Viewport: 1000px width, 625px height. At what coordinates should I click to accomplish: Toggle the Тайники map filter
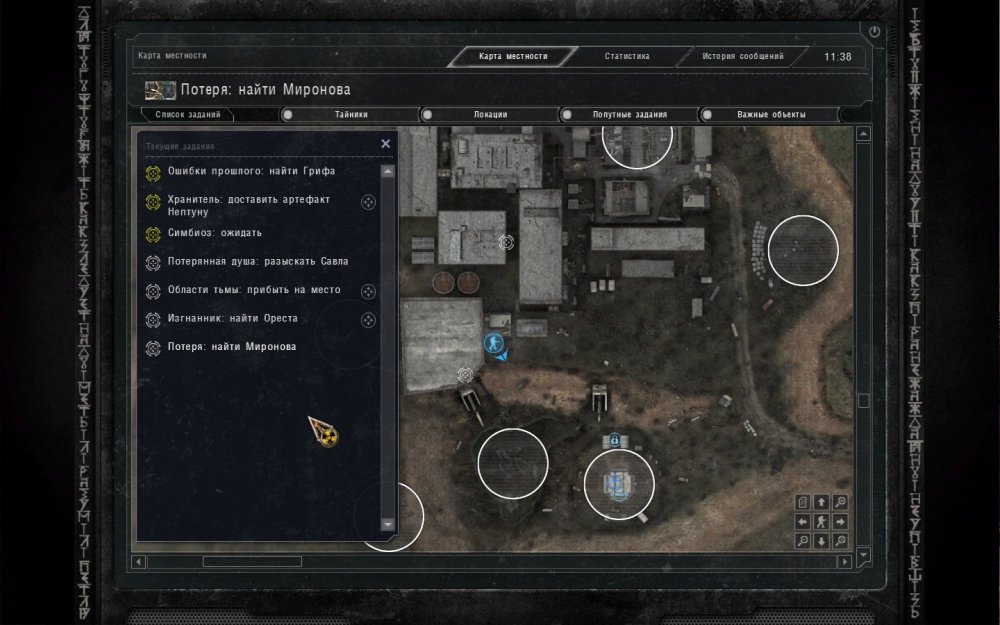pos(351,114)
